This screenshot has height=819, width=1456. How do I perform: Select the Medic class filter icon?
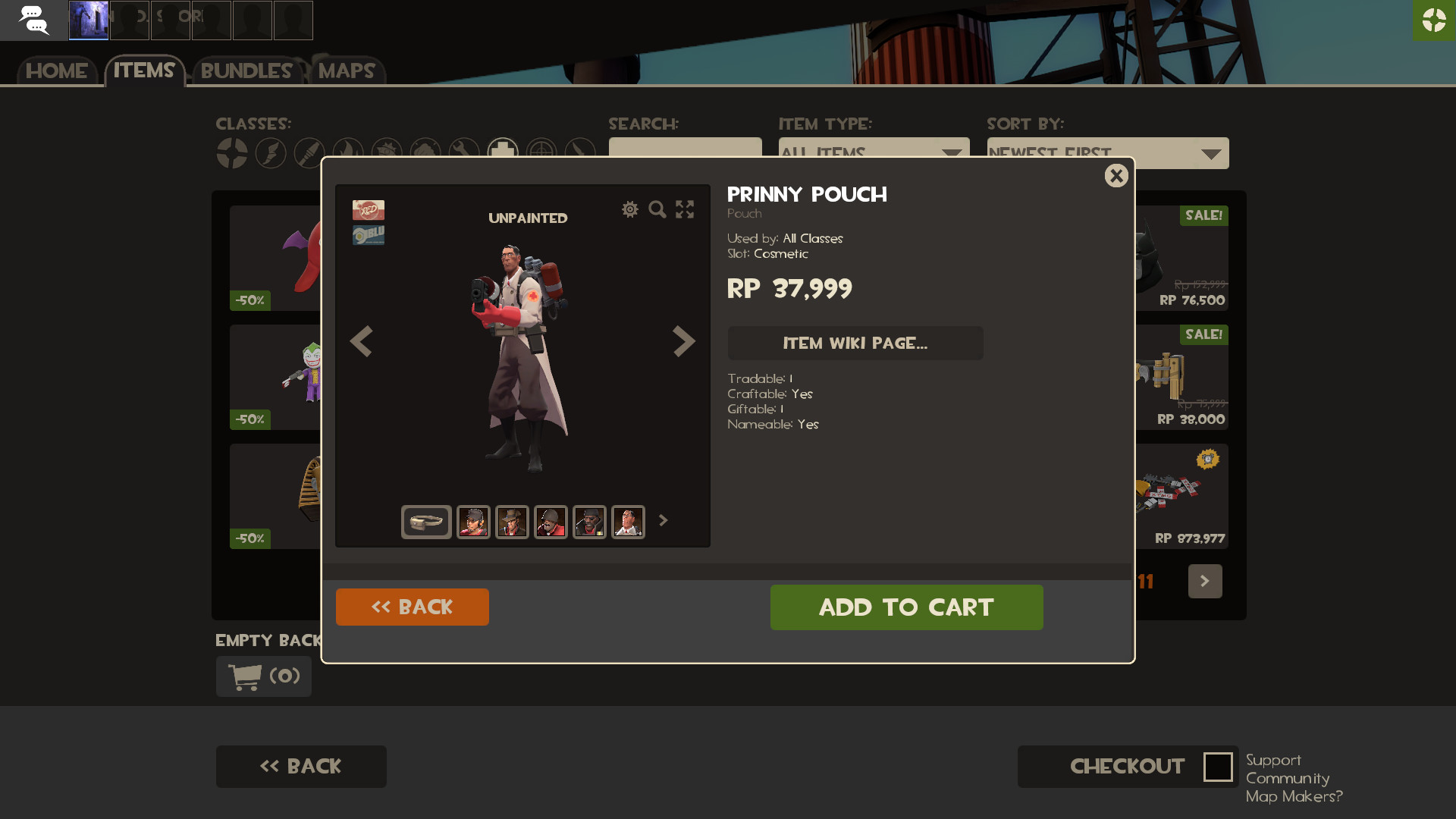[x=503, y=152]
